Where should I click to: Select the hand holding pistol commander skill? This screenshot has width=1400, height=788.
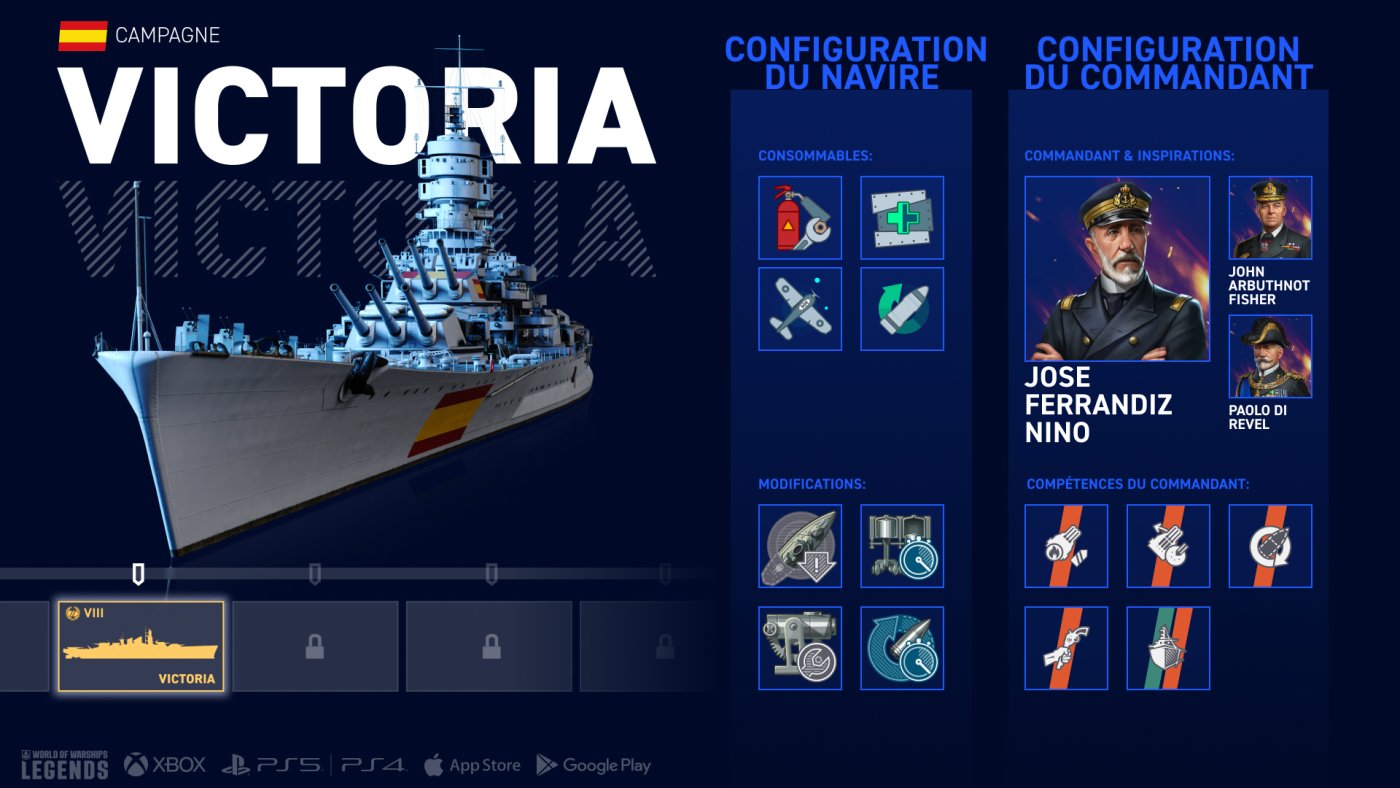pyautogui.click(x=1066, y=648)
